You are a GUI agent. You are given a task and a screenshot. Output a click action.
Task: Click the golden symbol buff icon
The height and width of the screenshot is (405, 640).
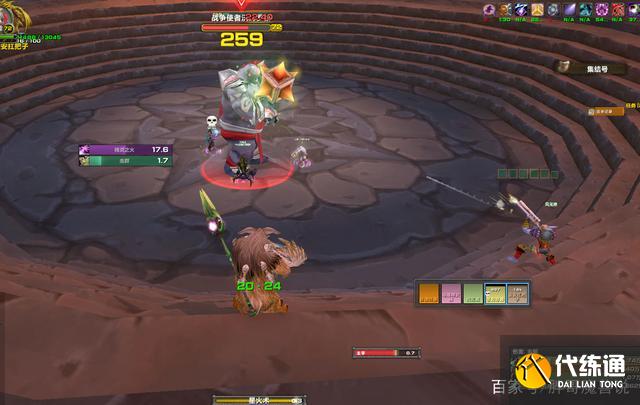[x=537, y=10]
